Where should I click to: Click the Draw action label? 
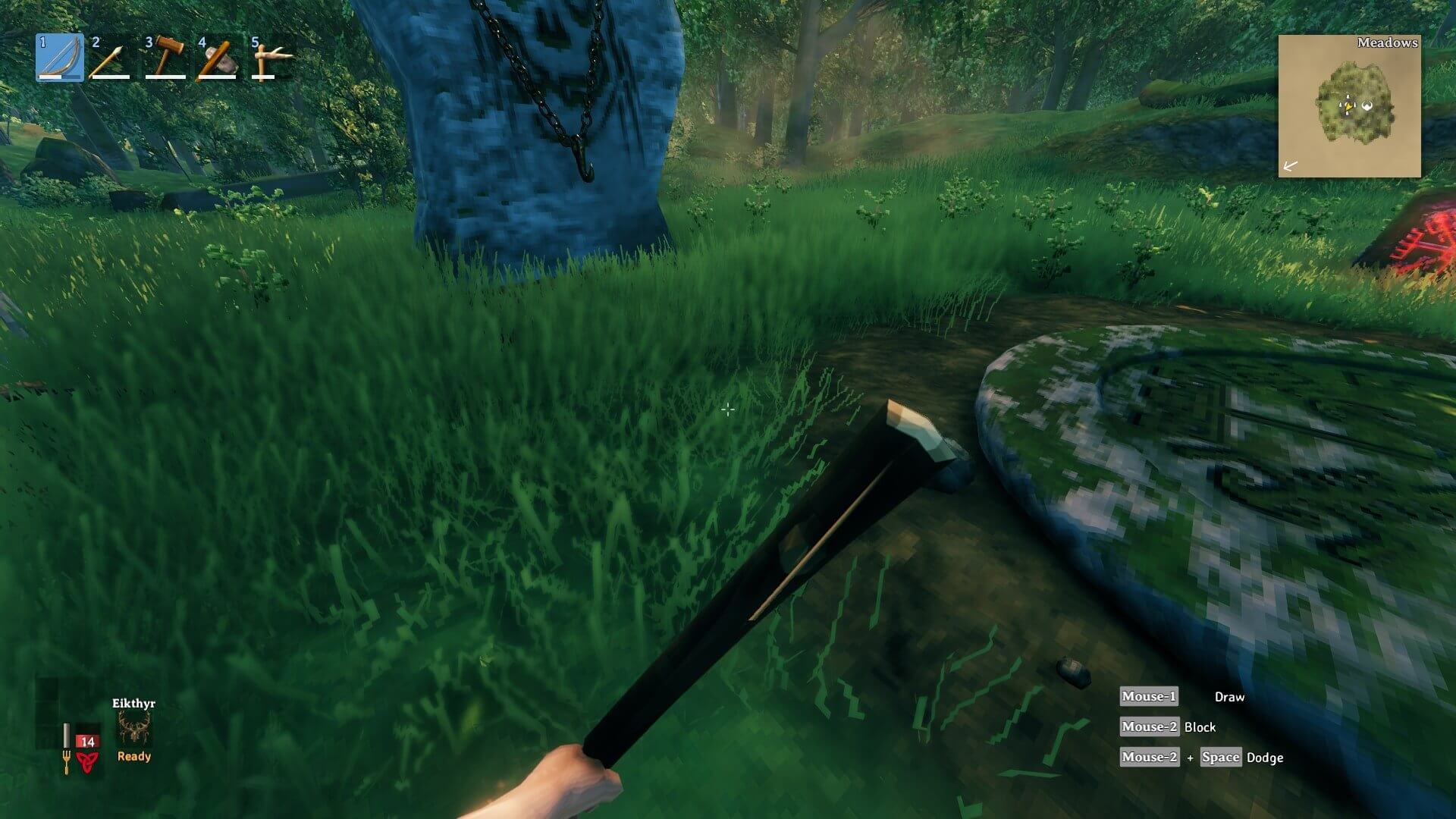tap(1230, 697)
